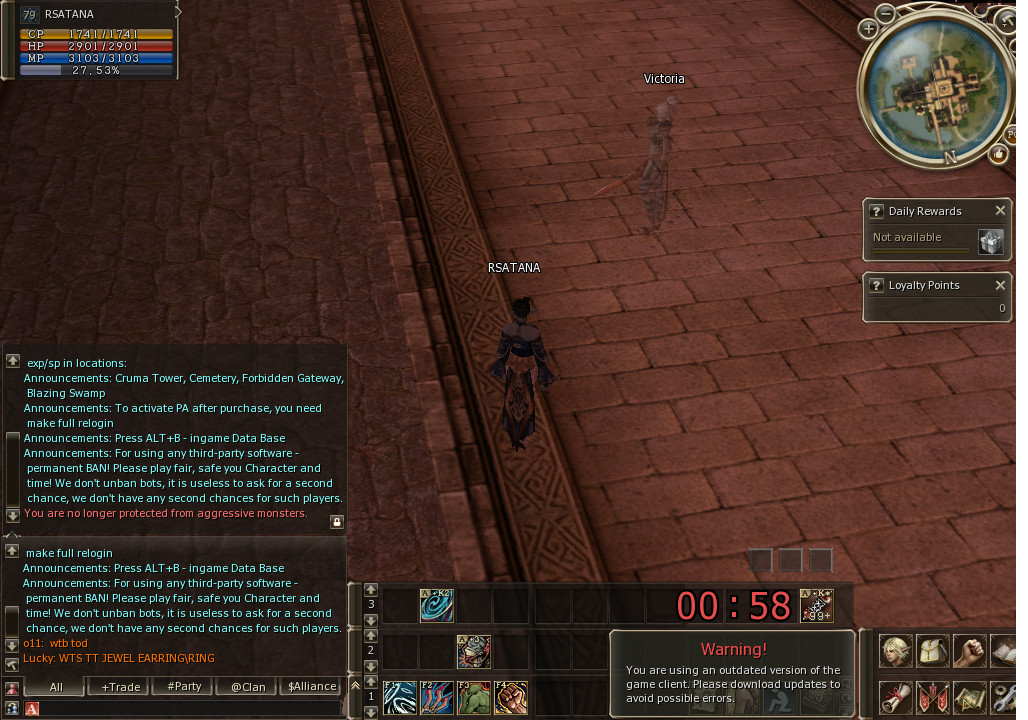Close the Loyalty Points panel

[1000, 285]
